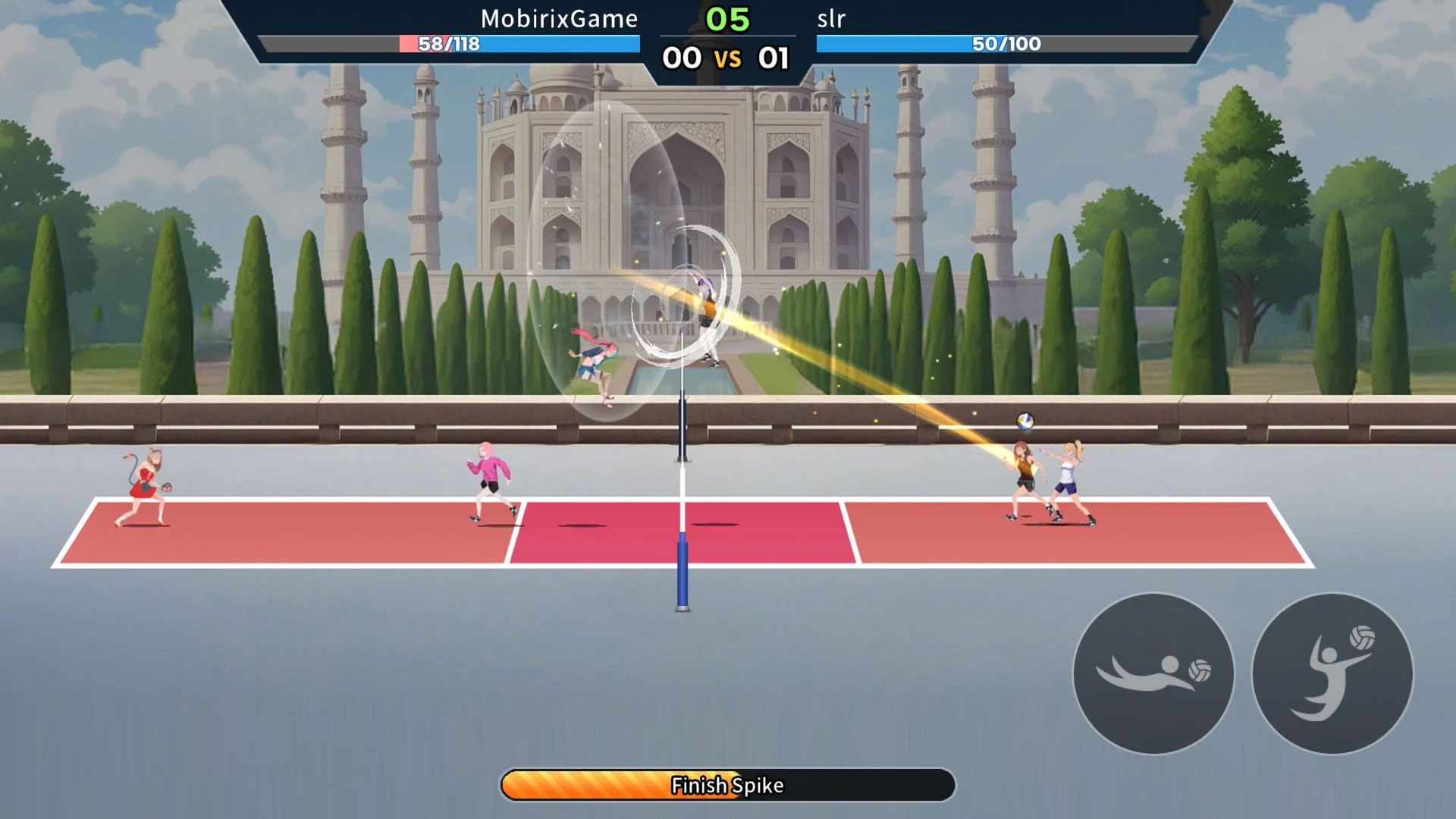Select the MobirixGame player name

point(558,19)
